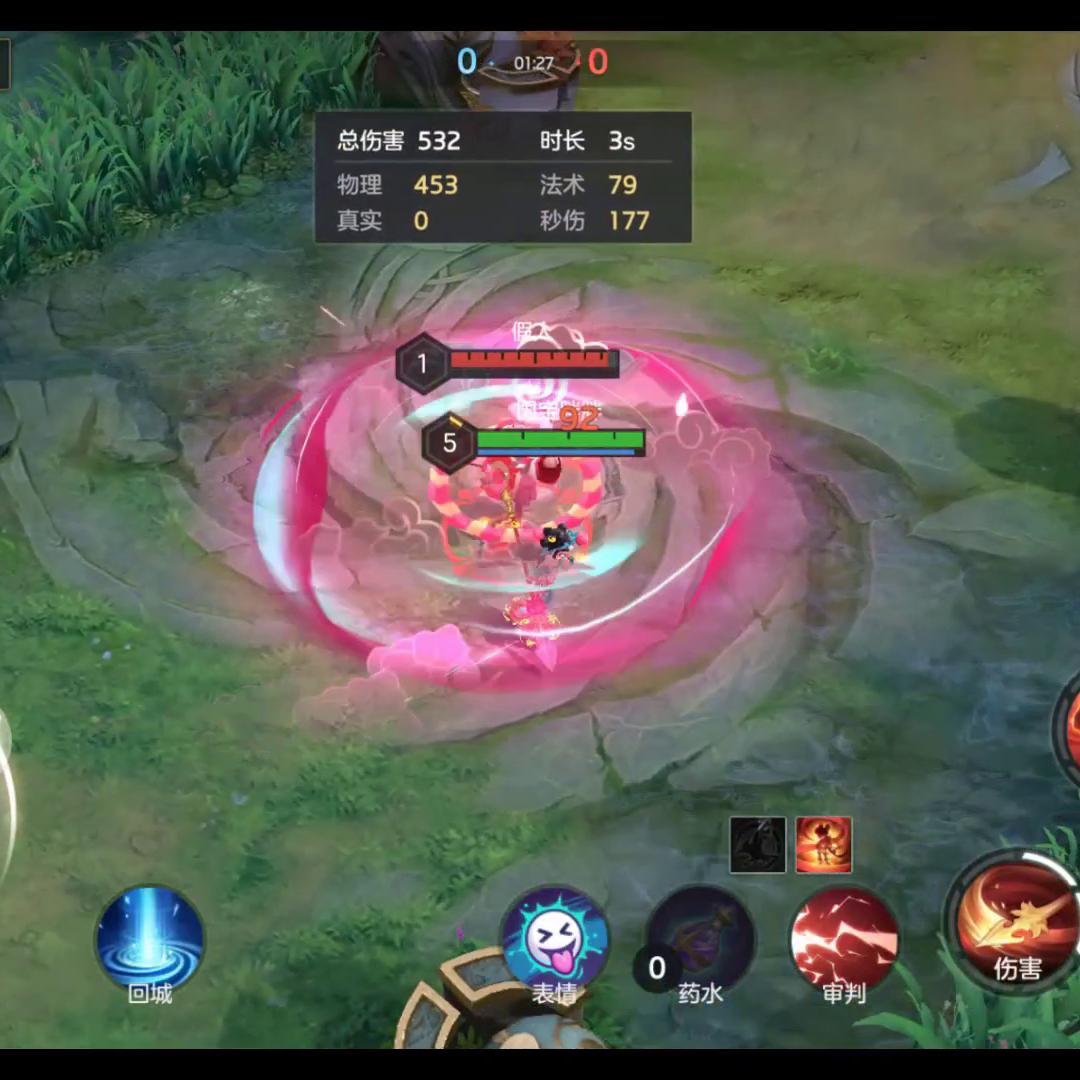Viewport: 1080px width, 1080px height.
Task: Select the small red character icon above 审判
Action: [x=824, y=845]
